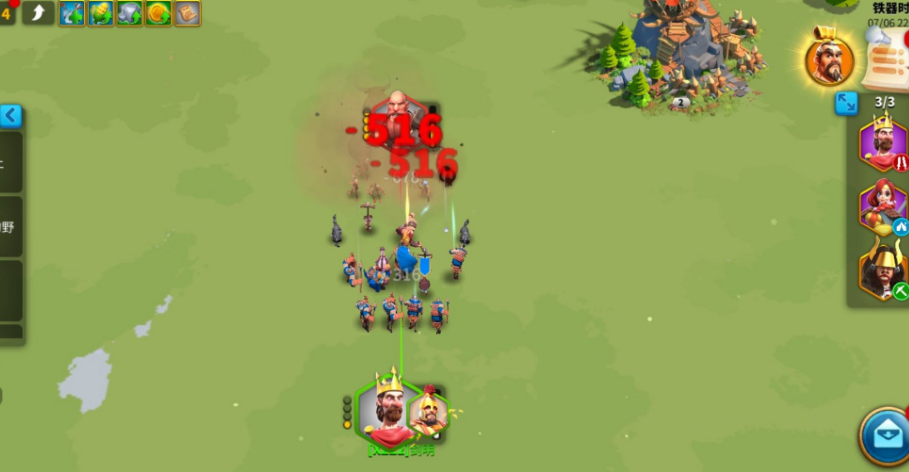Select the gold coin boost icon
Screen dimensions: 909x472
tap(158, 13)
